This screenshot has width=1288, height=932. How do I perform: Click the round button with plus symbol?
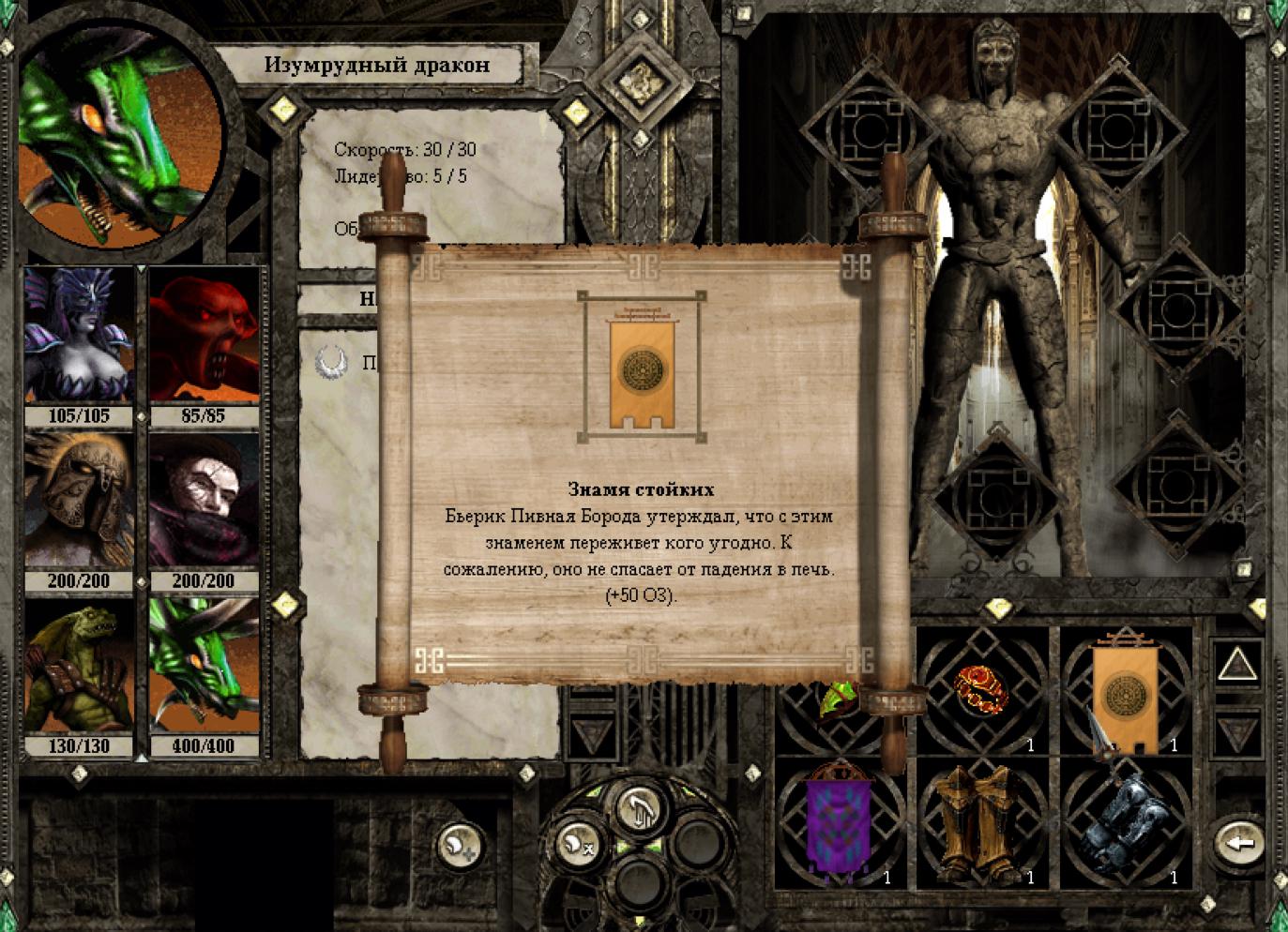point(460,846)
